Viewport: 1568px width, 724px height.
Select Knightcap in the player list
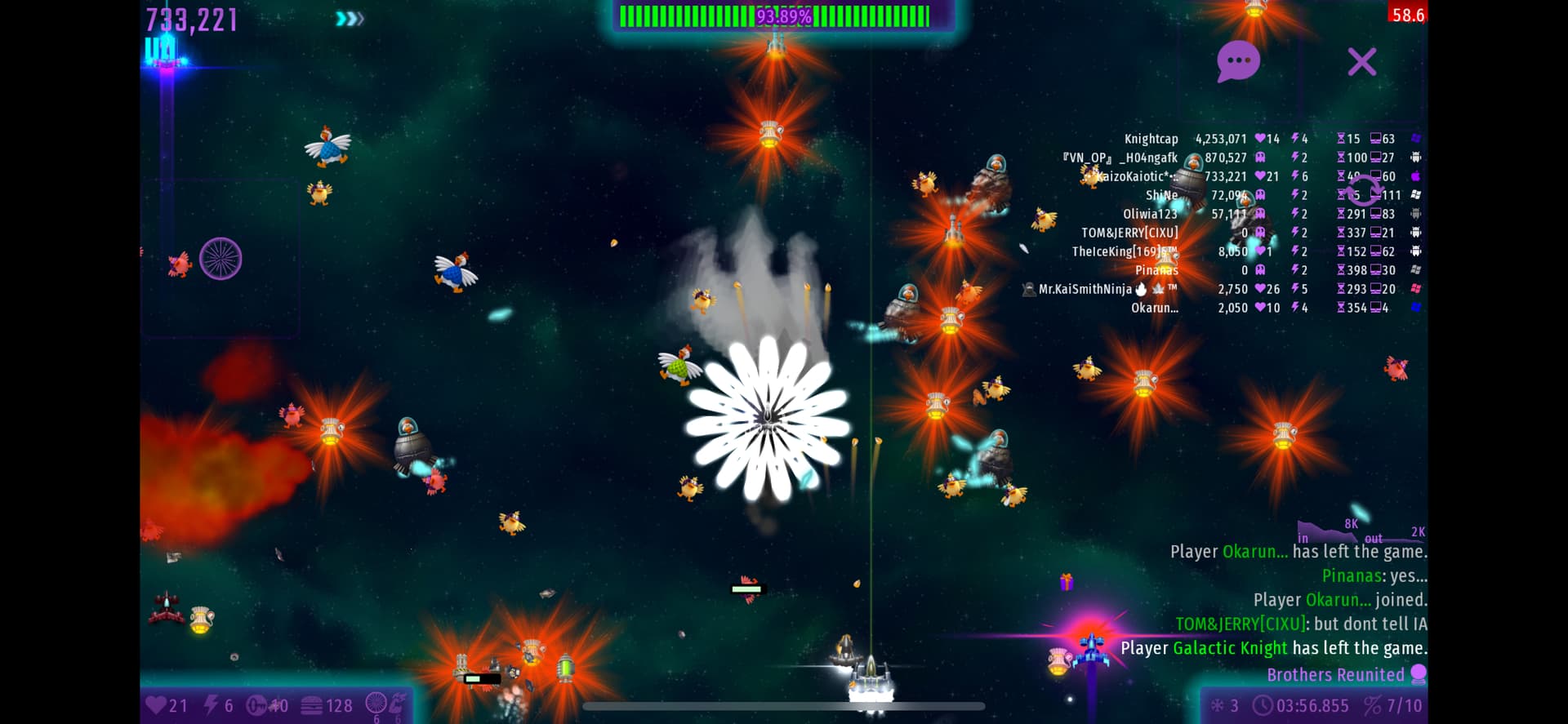click(1151, 139)
